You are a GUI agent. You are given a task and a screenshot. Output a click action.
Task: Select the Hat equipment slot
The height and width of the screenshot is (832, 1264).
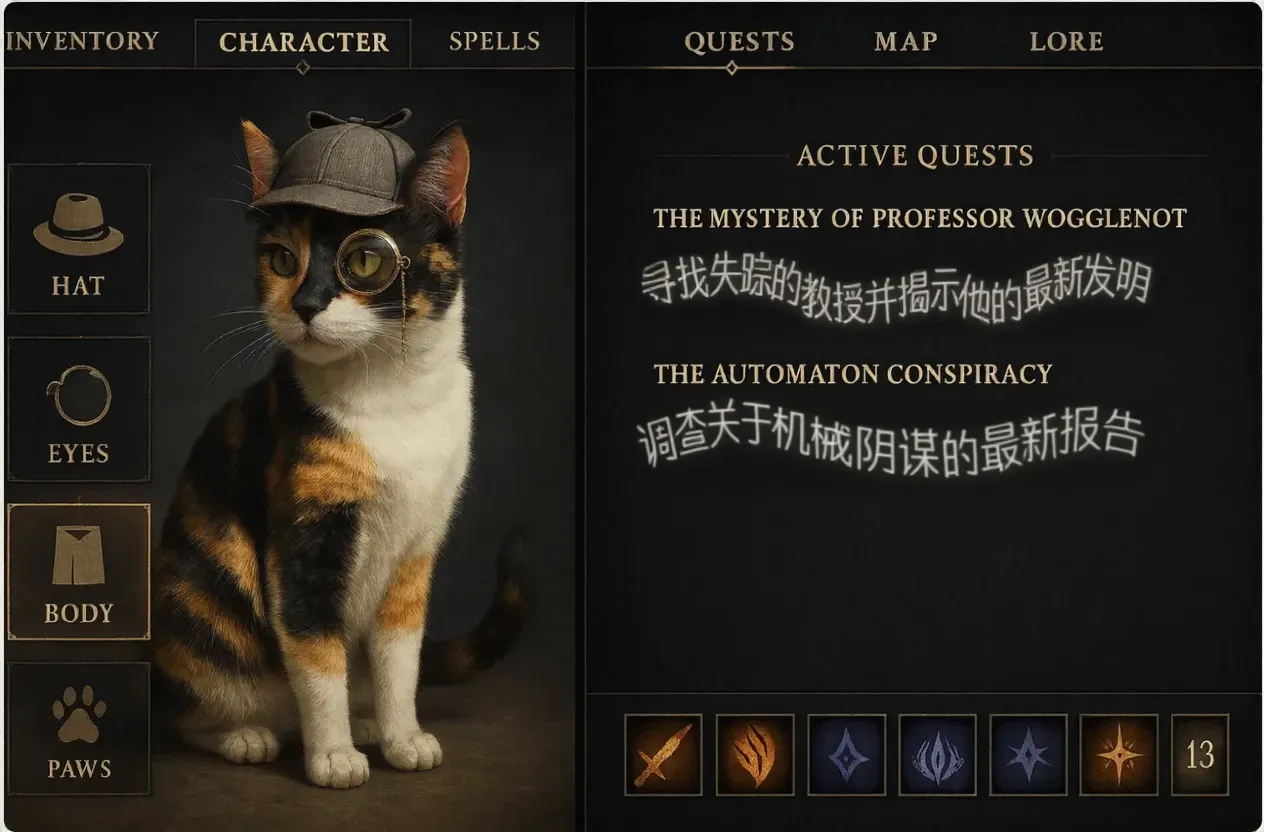(x=78, y=240)
